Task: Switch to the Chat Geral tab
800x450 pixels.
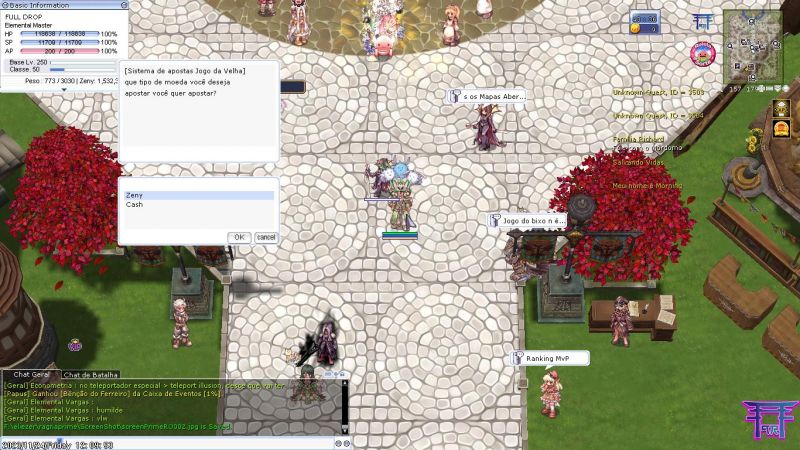Action: (x=31, y=373)
